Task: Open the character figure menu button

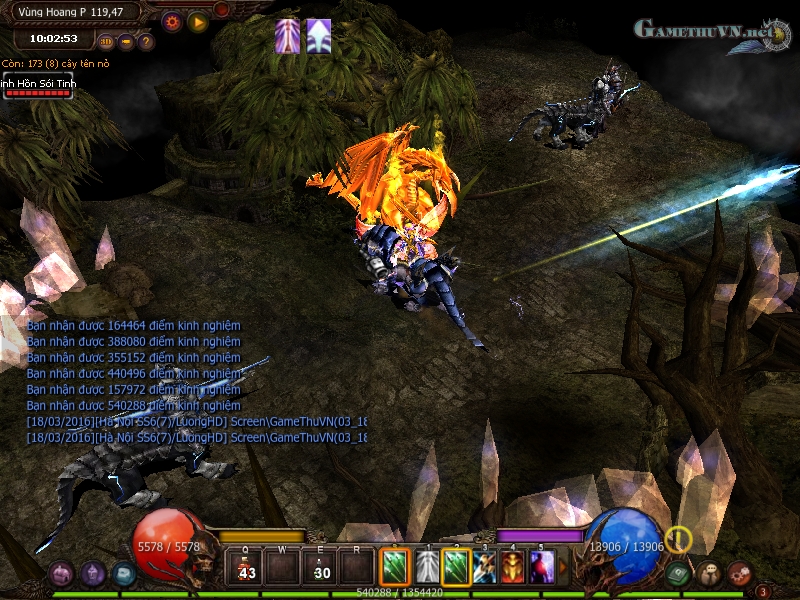Action: (x=710, y=574)
